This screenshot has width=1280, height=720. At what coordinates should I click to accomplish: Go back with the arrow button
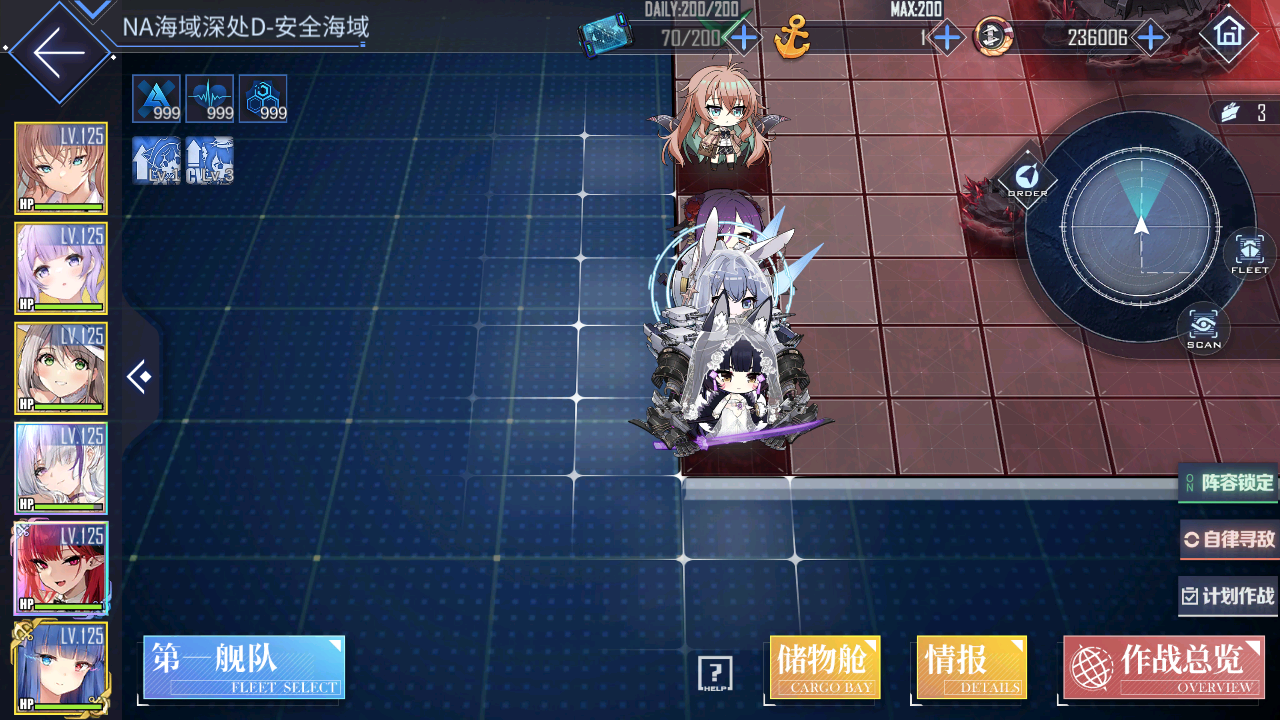coord(58,52)
